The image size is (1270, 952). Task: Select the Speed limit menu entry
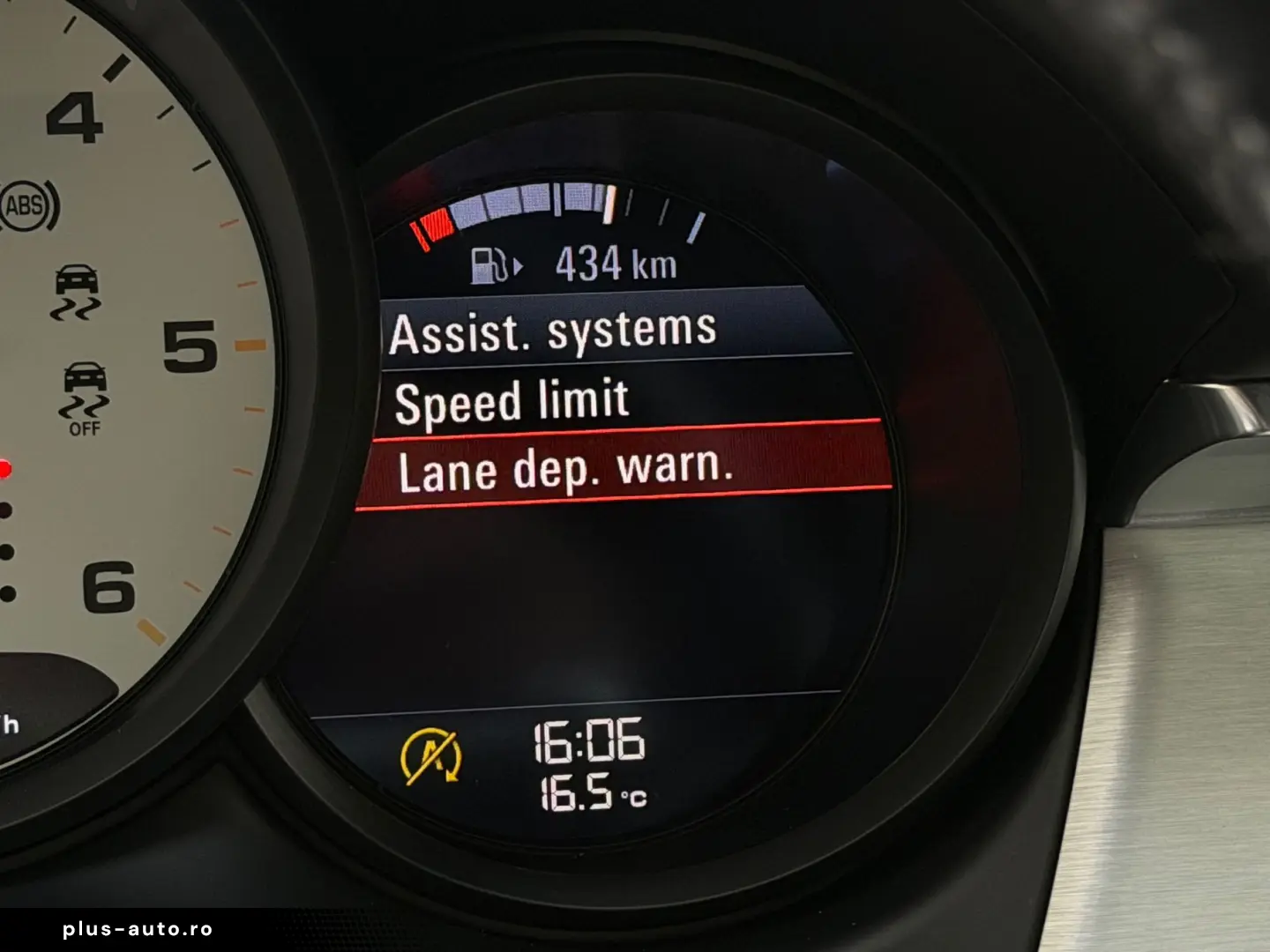pos(512,401)
